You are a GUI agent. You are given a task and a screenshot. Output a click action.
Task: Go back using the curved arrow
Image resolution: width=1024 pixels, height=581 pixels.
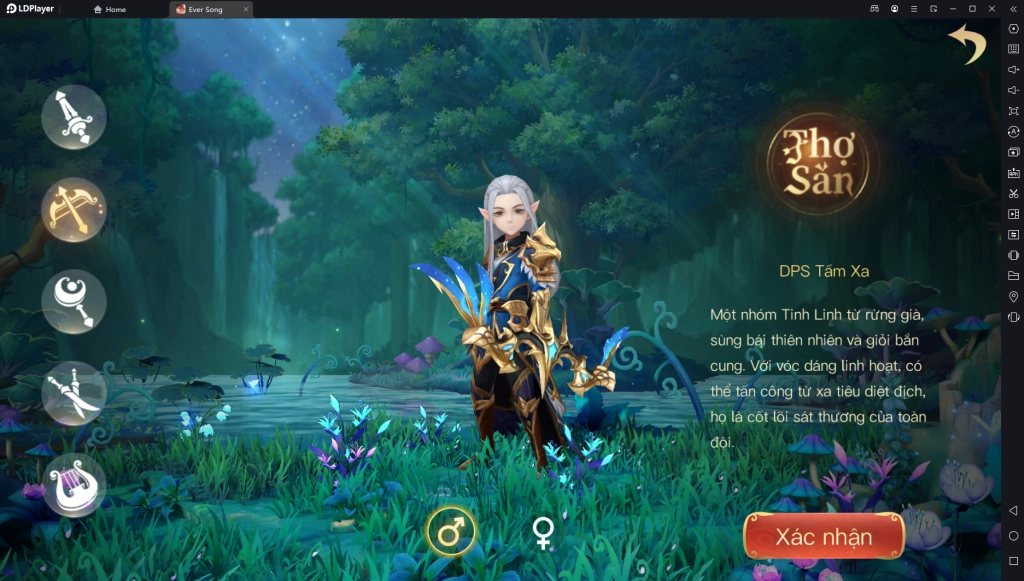click(967, 45)
